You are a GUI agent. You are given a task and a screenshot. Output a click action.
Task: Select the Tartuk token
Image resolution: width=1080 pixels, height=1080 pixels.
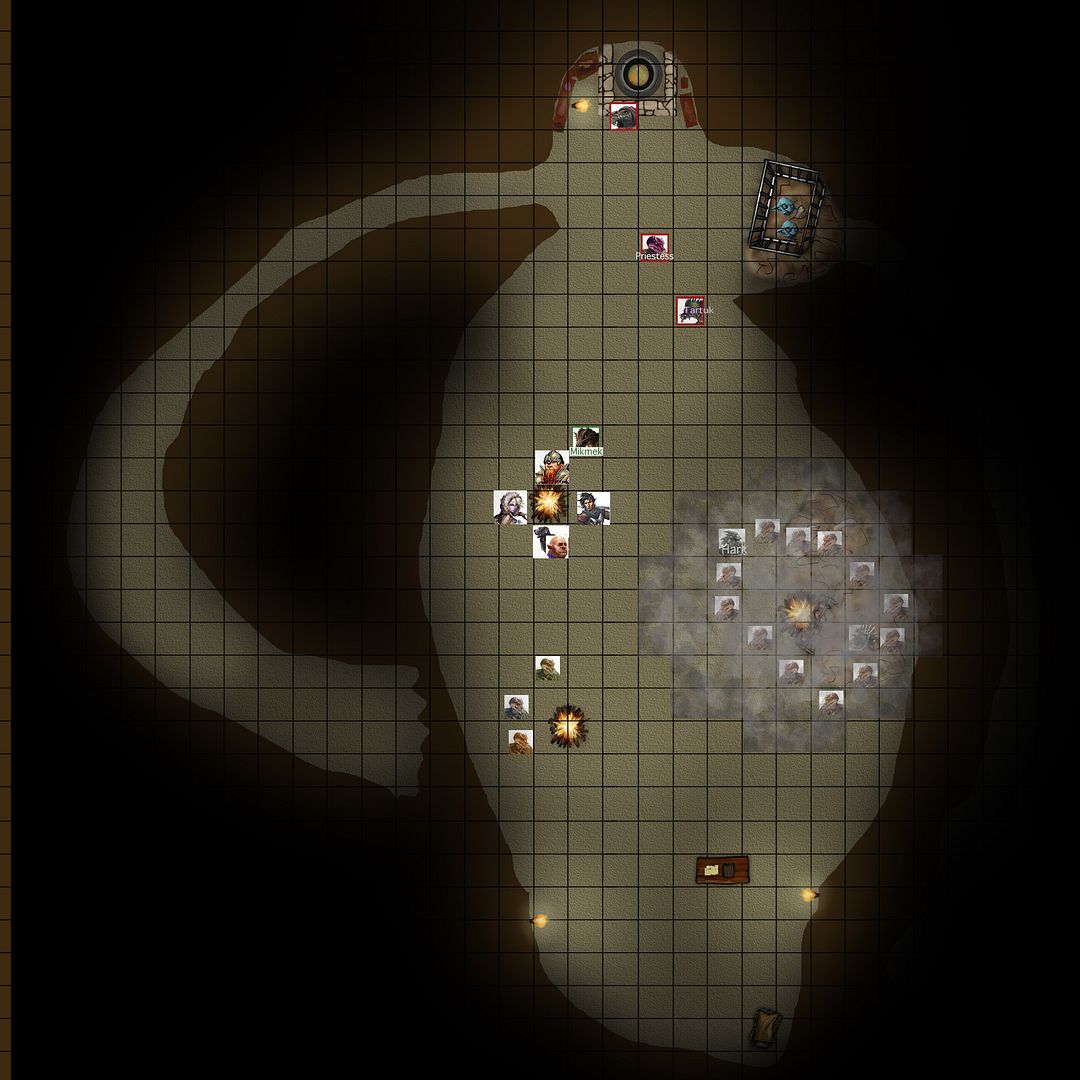coord(690,310)
